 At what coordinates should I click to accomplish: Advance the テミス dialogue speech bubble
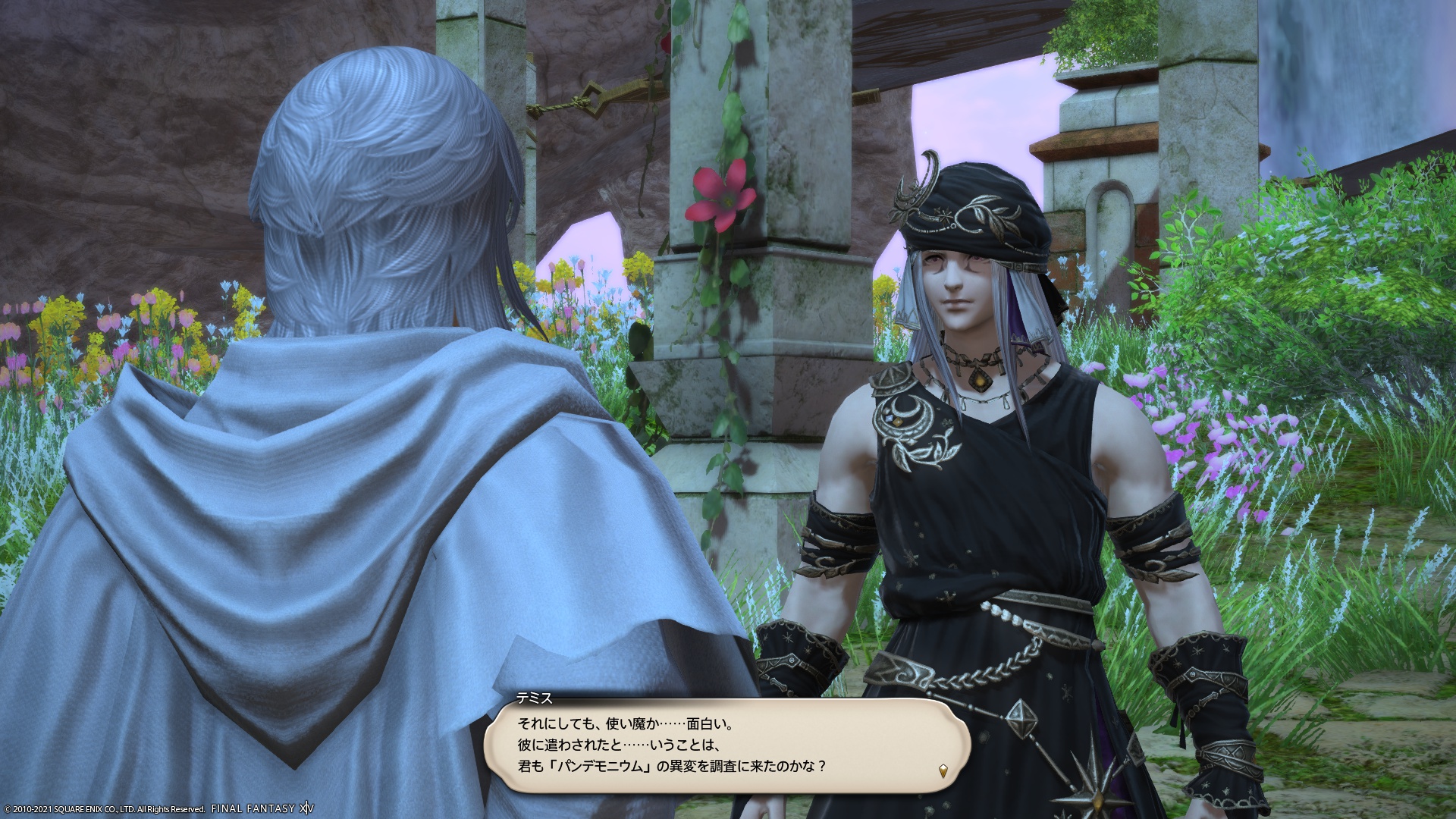tap(726, 745)
